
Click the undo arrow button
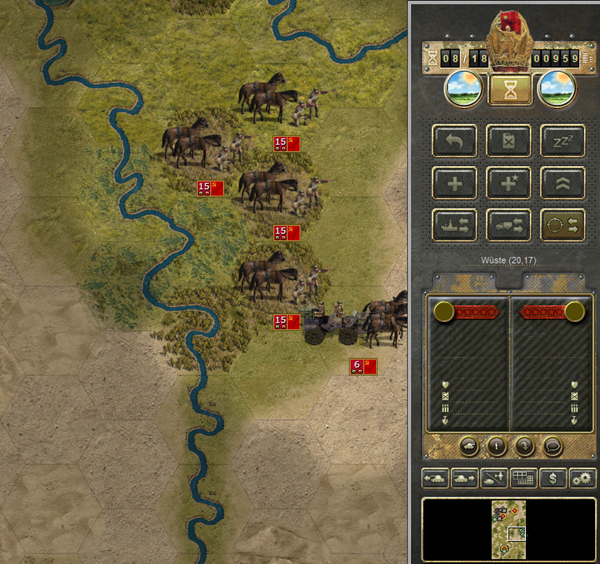[454, 141]
